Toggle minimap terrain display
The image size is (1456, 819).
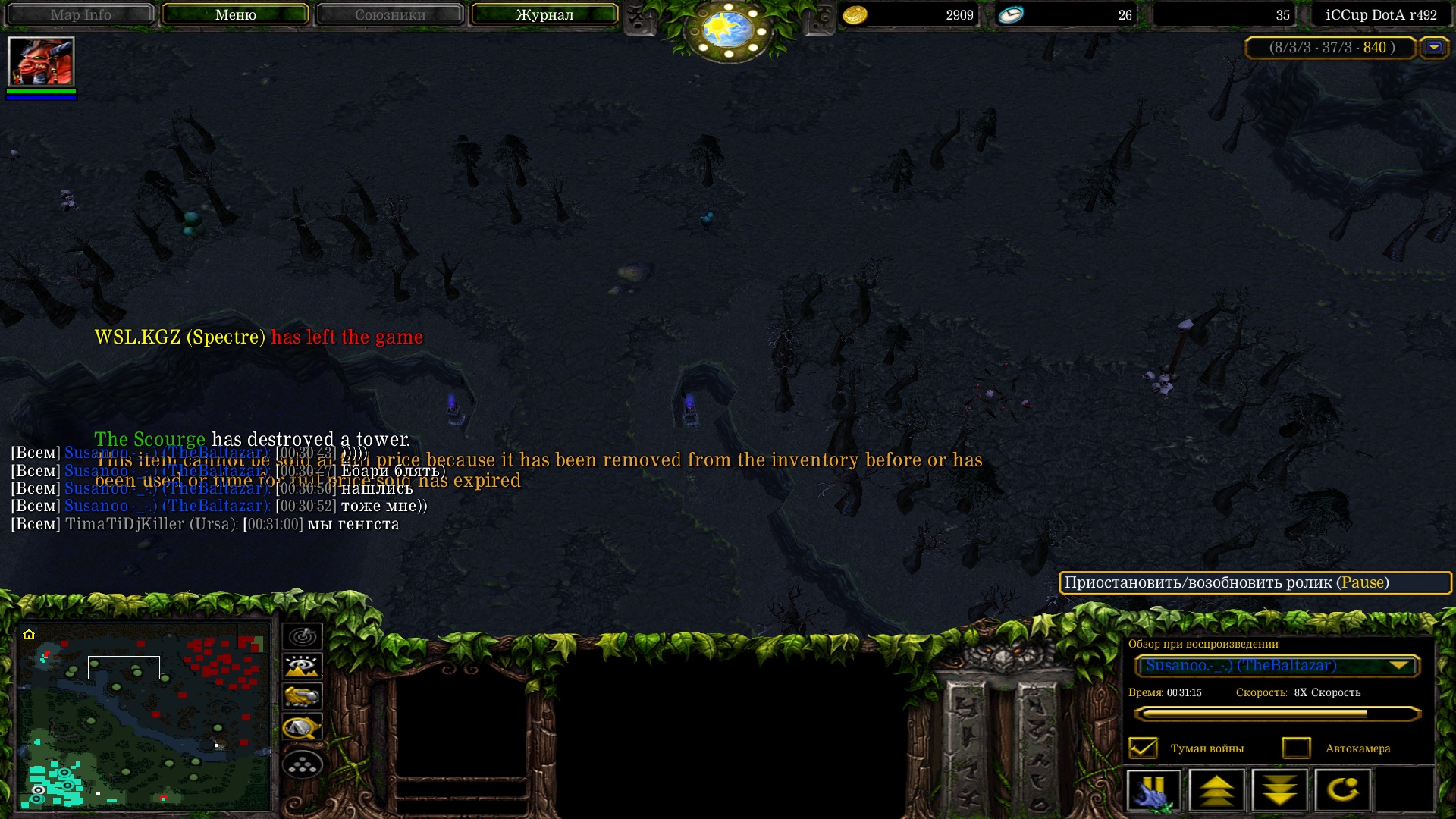click(x=302, y=667)
